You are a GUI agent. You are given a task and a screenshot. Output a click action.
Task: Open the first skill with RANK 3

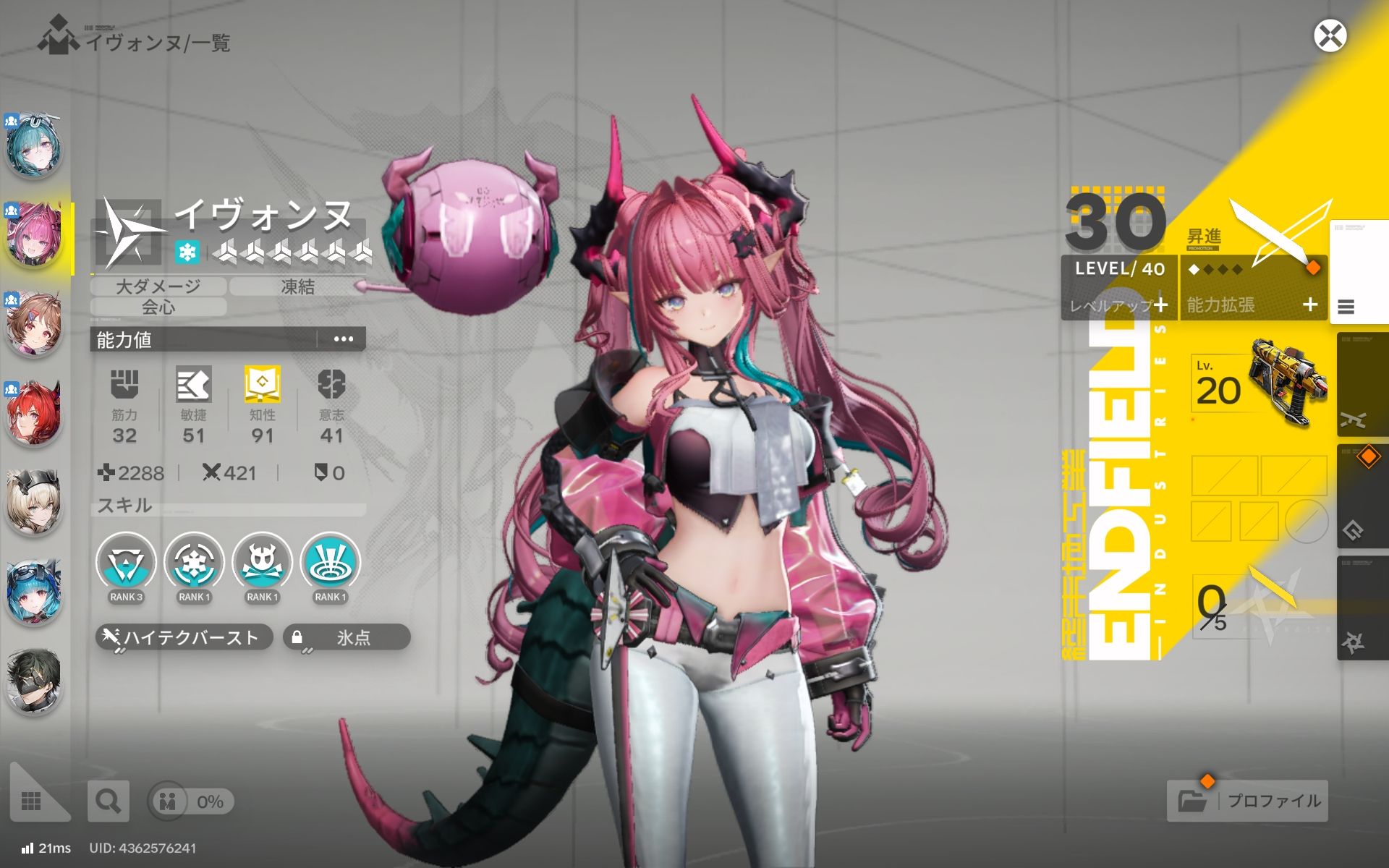tap(126, 564)
